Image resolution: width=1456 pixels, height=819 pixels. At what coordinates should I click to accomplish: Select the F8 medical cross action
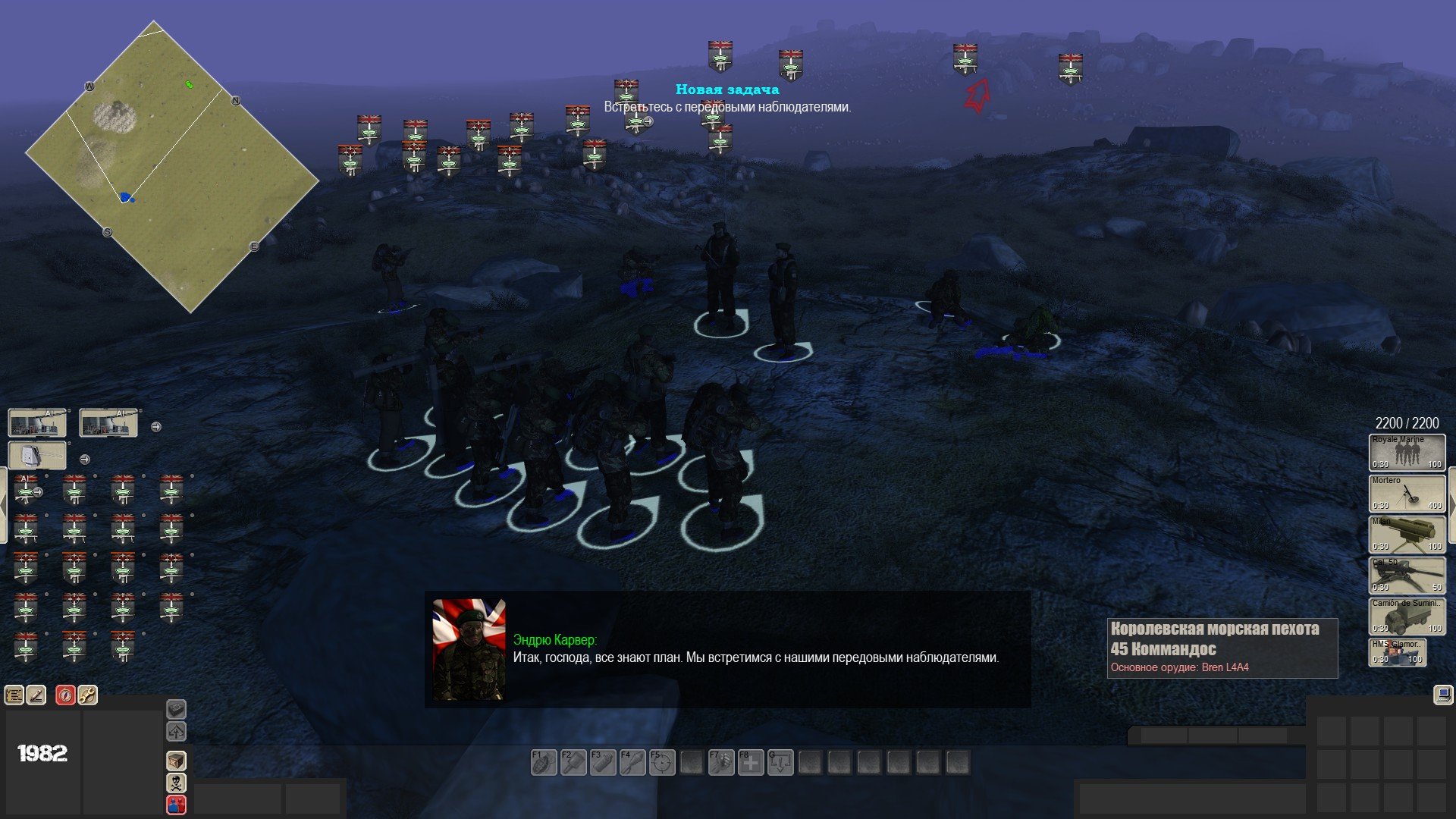click(x=750, y=762)
